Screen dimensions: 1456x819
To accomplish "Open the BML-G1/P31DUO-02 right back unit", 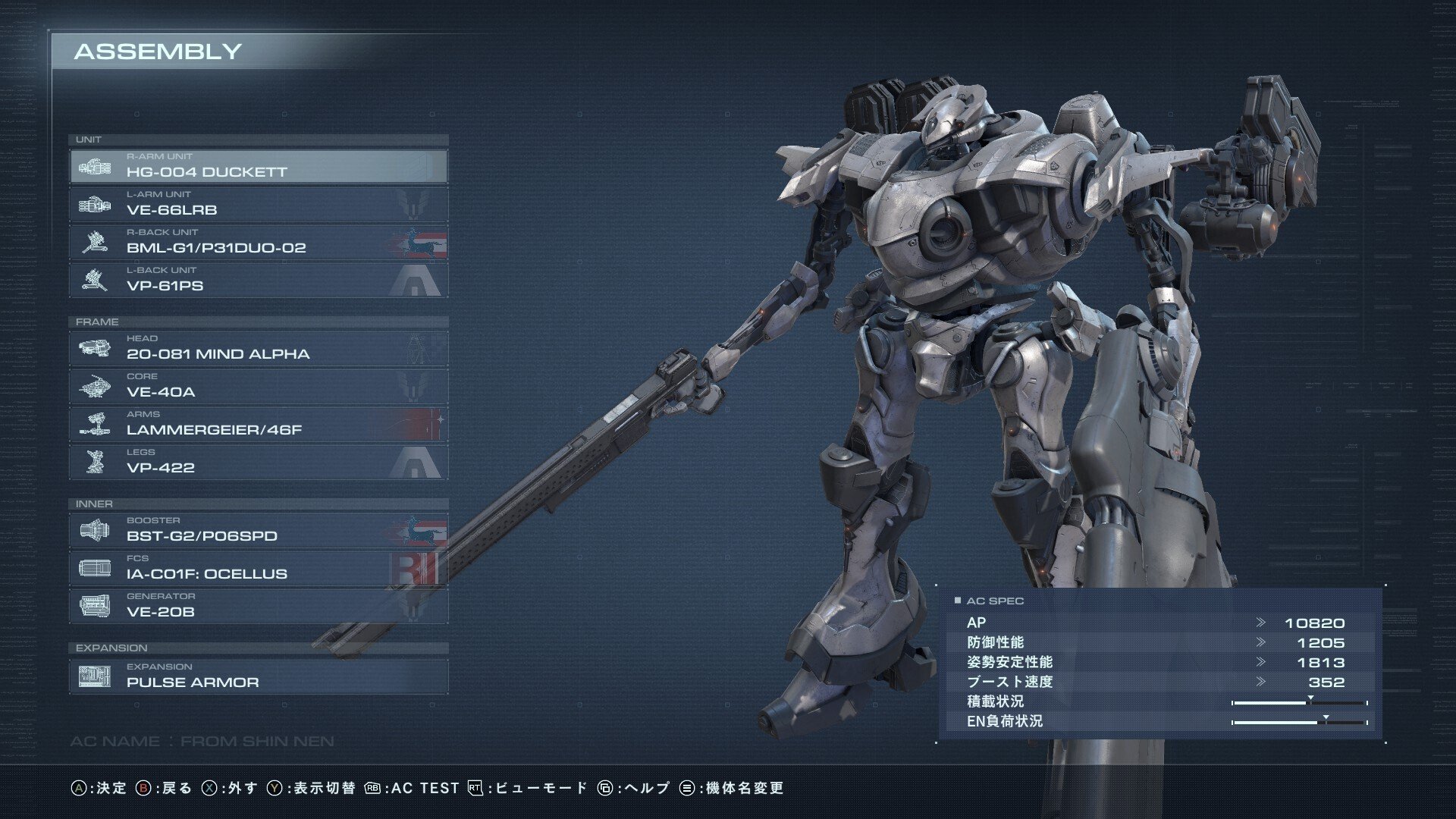I will pyautogui.click(x=258, y=242).
